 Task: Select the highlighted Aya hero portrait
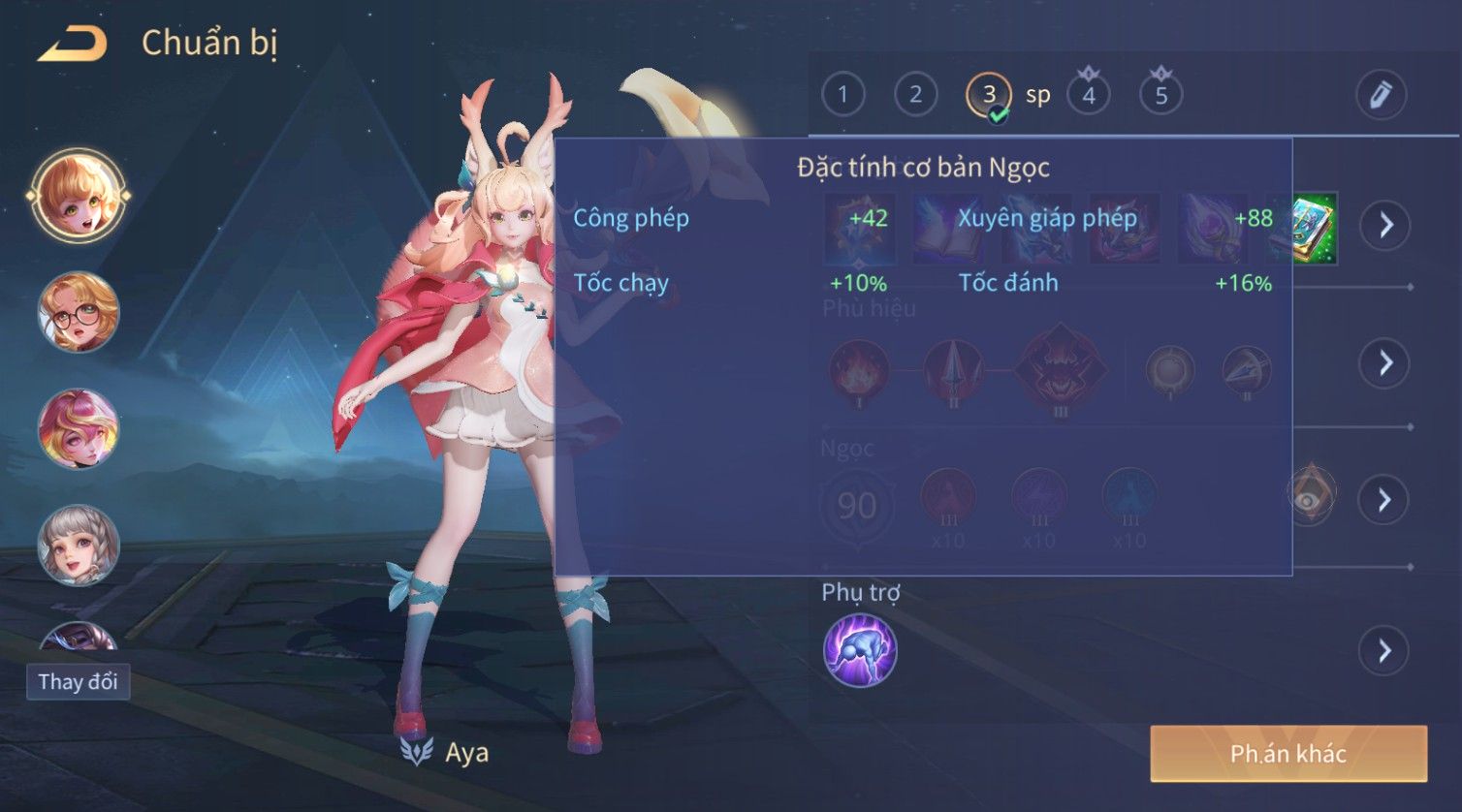coord(79,195)
